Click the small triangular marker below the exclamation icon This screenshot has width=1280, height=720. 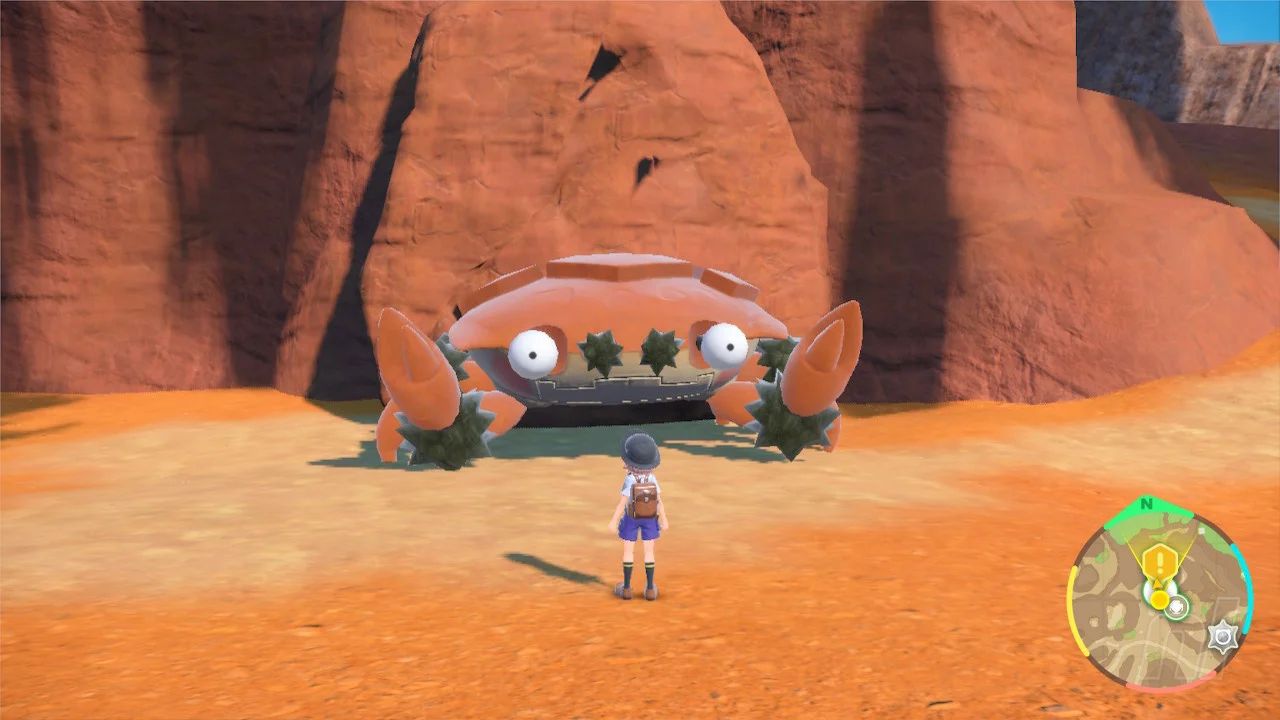coord(1157,582)
